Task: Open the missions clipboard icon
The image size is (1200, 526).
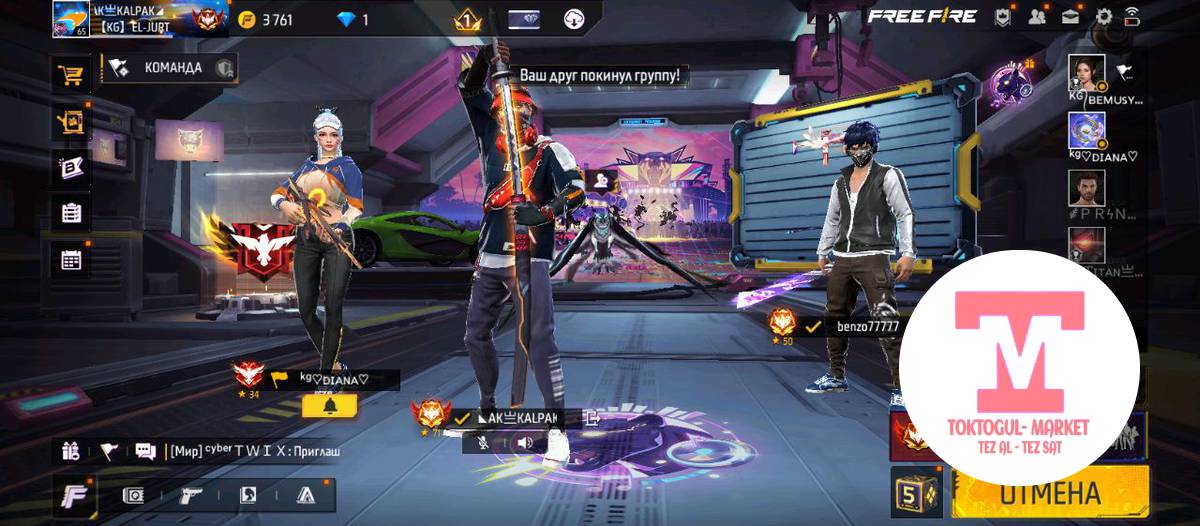Action: pyautogui.click(x=71, y=212)
